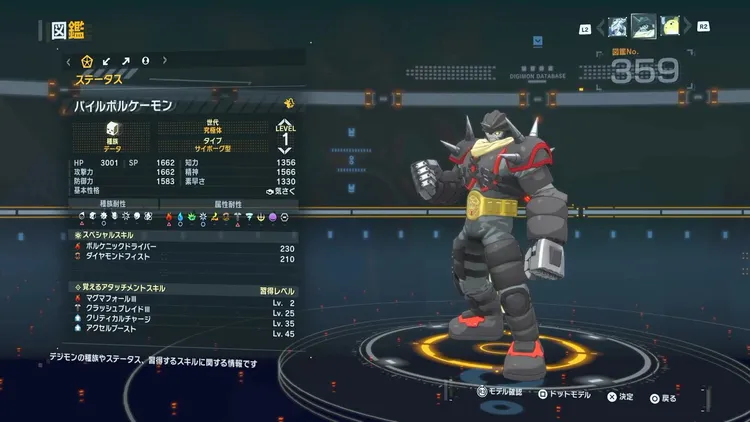
Task: Switch to the down-left arrow tab
Action: tap(107, 61)
